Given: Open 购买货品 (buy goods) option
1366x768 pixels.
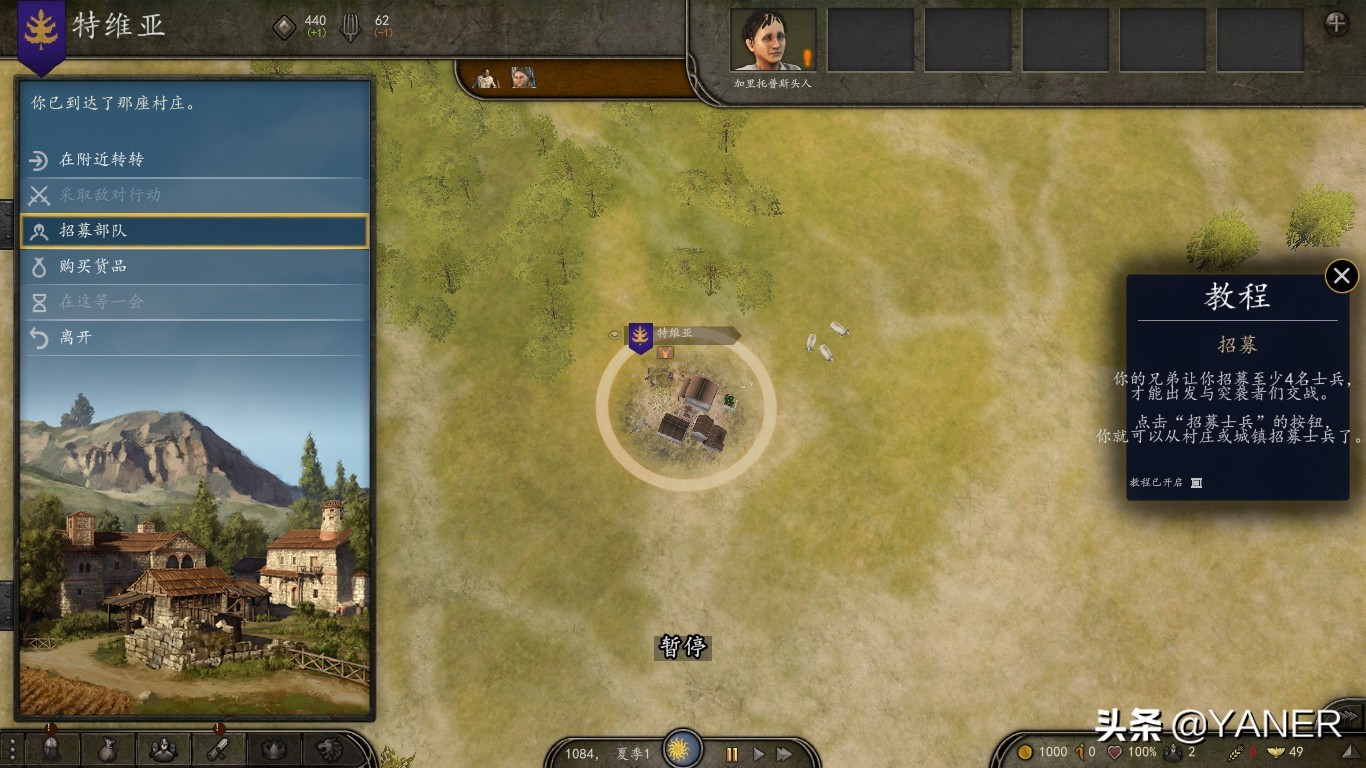Looking at the screenshot, I should pyautogui.click(x=194, y=267).
